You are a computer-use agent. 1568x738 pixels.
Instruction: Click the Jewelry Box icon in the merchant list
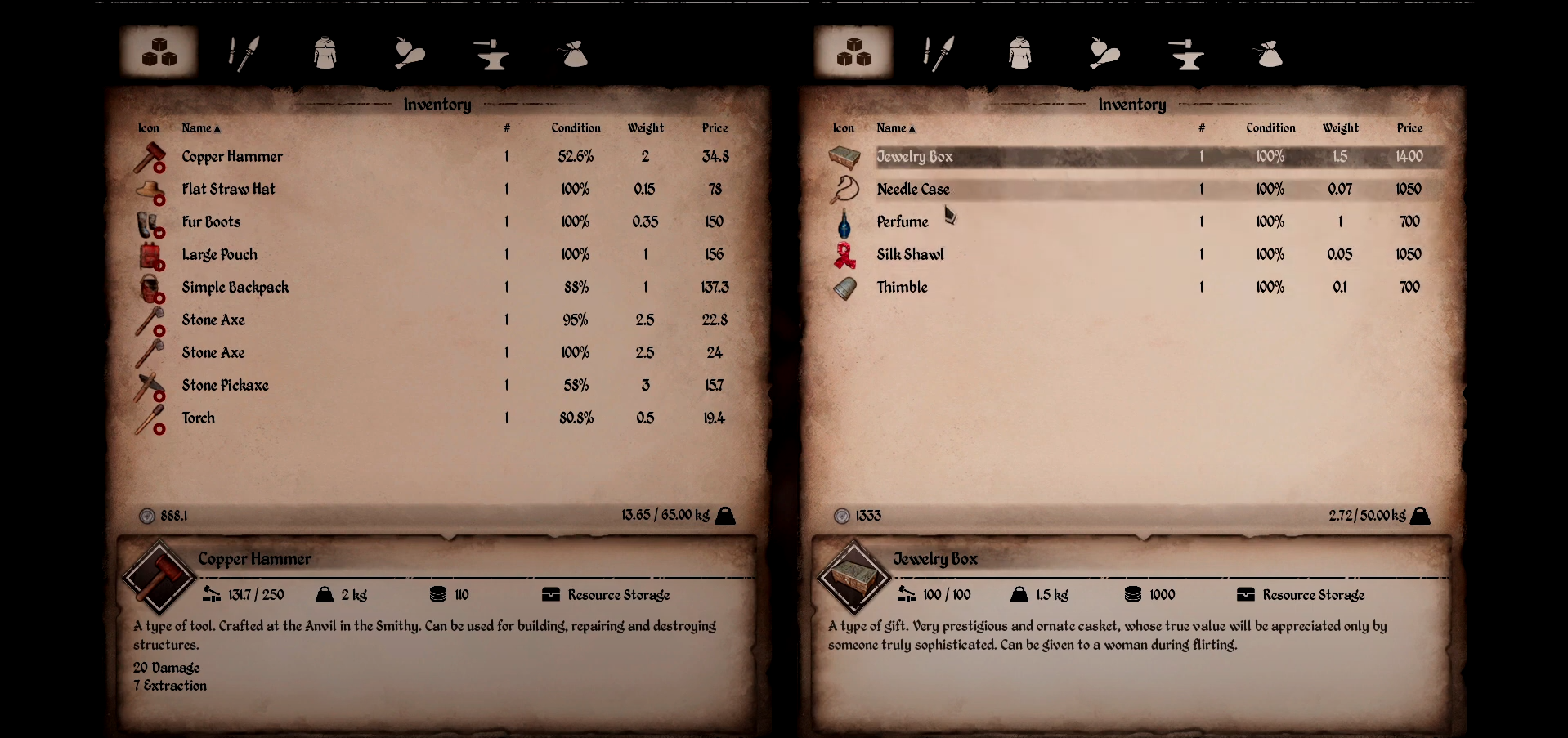pyautogui.click(x=844, y=157)
